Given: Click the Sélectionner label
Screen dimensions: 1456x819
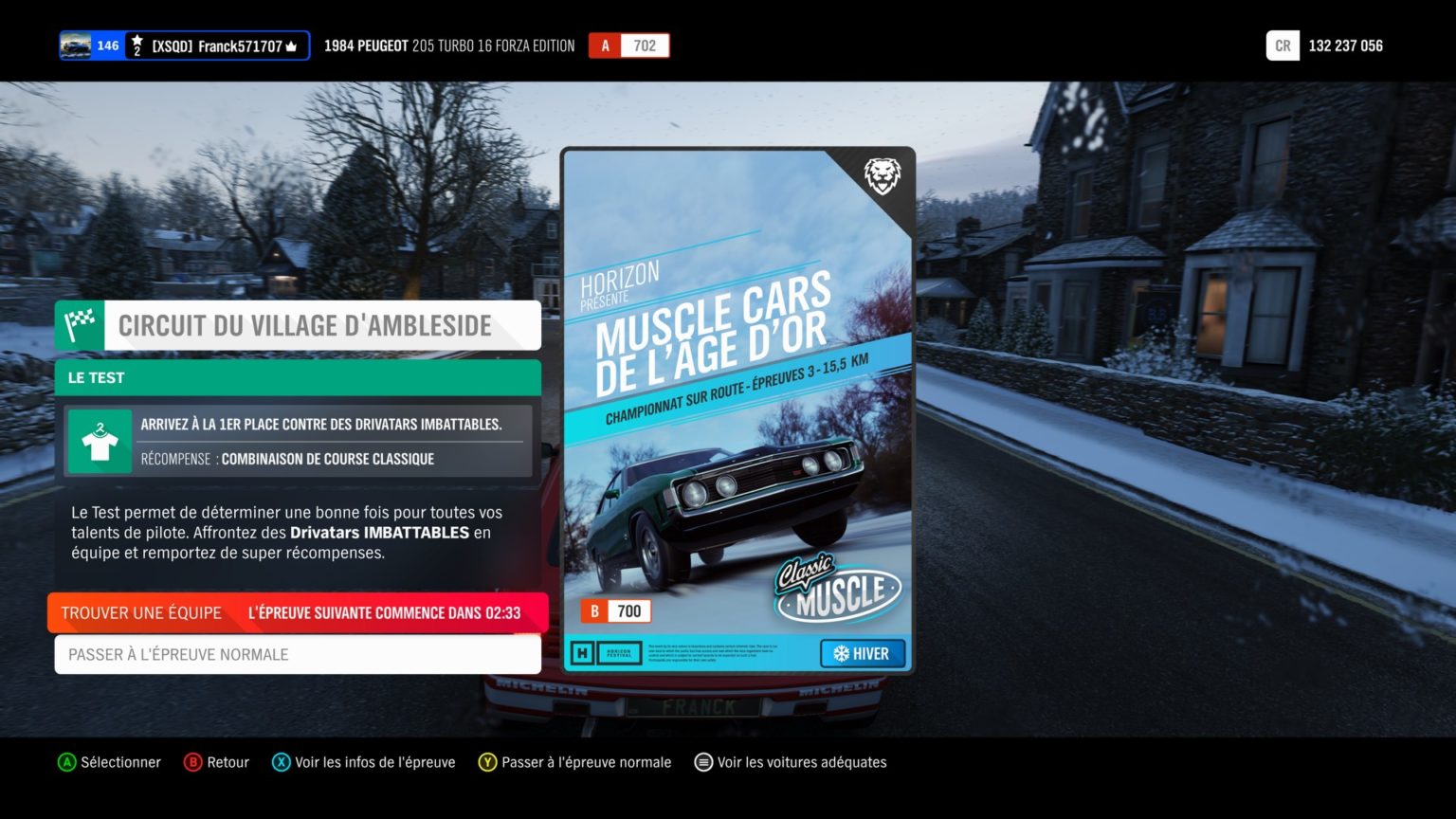Looking at the screenshot, I should pyautogui.click(x=120, y=762).
